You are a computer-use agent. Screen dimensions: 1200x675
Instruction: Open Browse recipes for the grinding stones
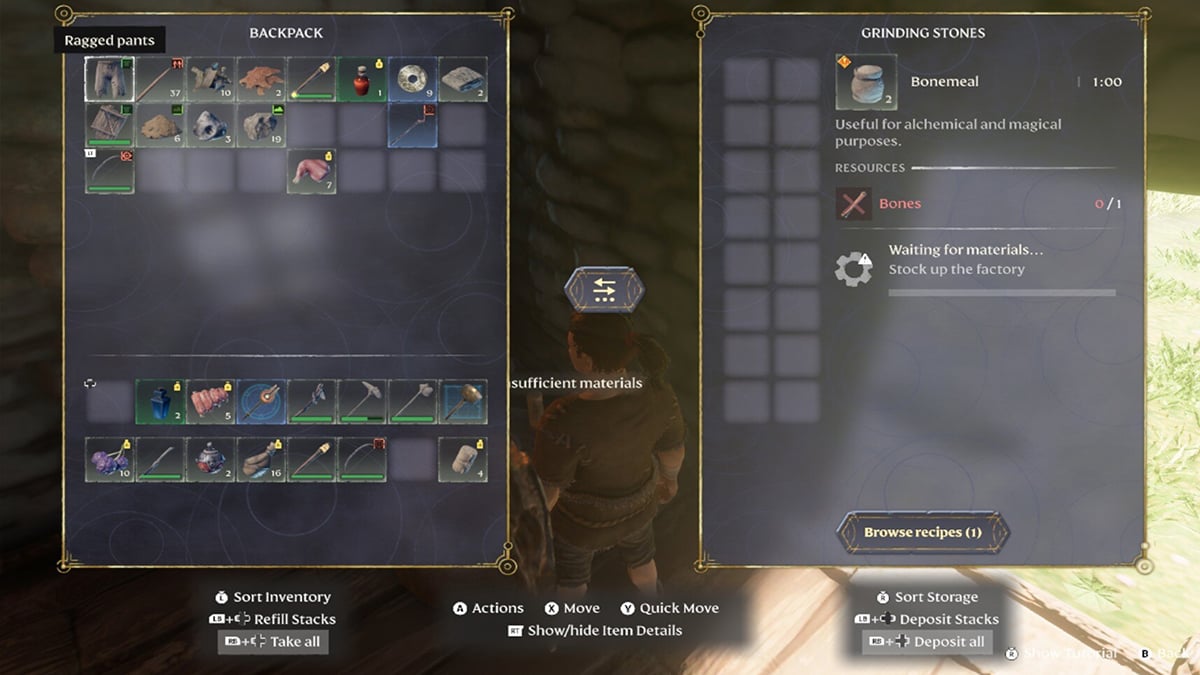point(922,533)
